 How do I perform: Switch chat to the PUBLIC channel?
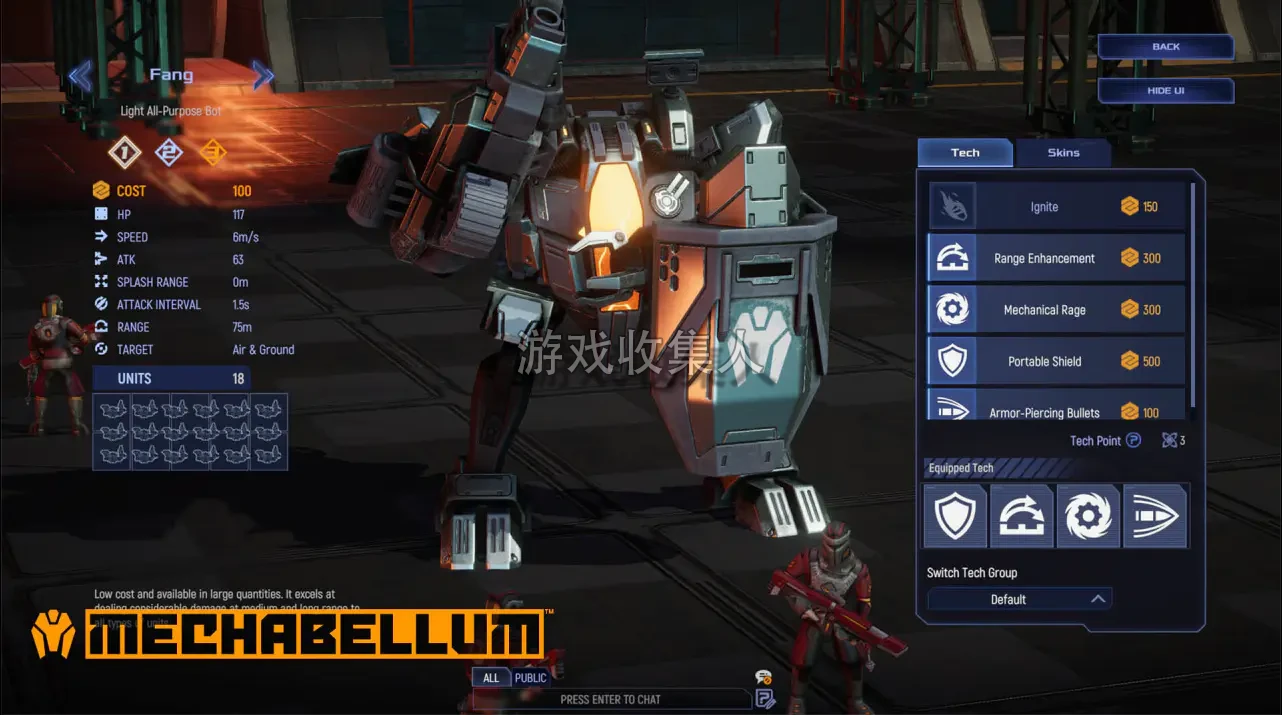[x=530, y=678]
